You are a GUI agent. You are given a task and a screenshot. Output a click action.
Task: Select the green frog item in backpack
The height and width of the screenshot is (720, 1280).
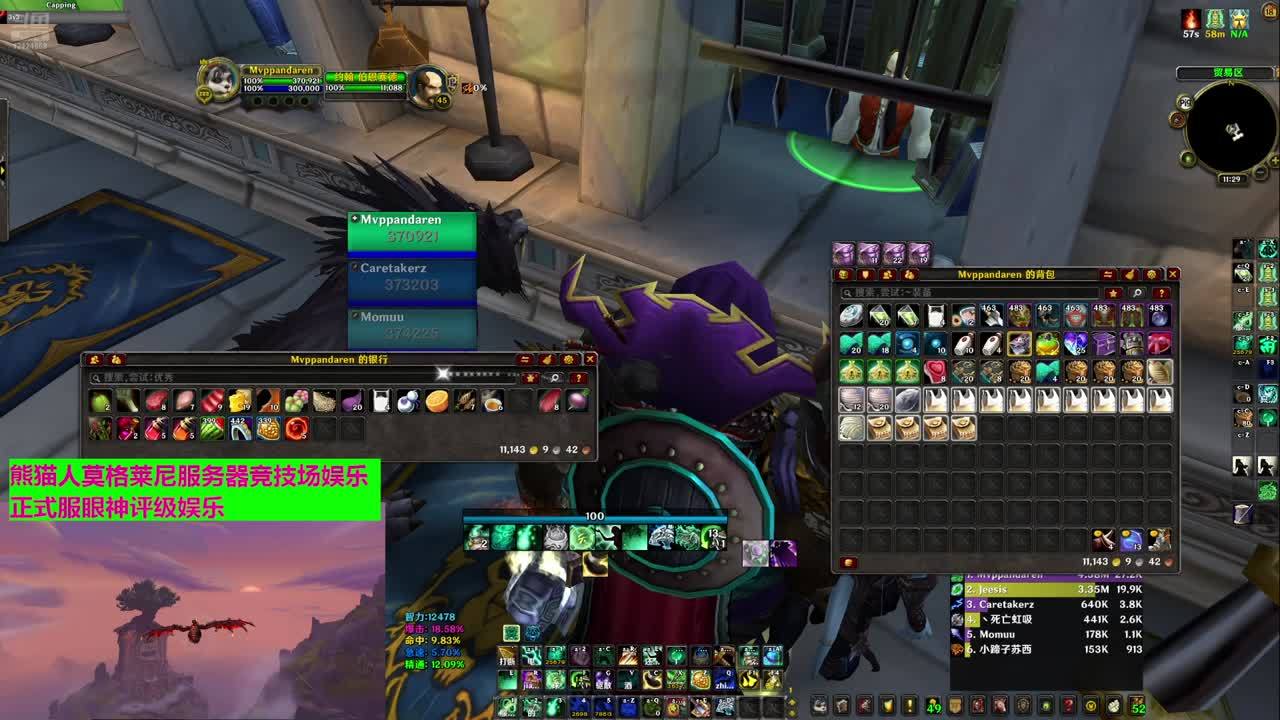click(1047, 344)
